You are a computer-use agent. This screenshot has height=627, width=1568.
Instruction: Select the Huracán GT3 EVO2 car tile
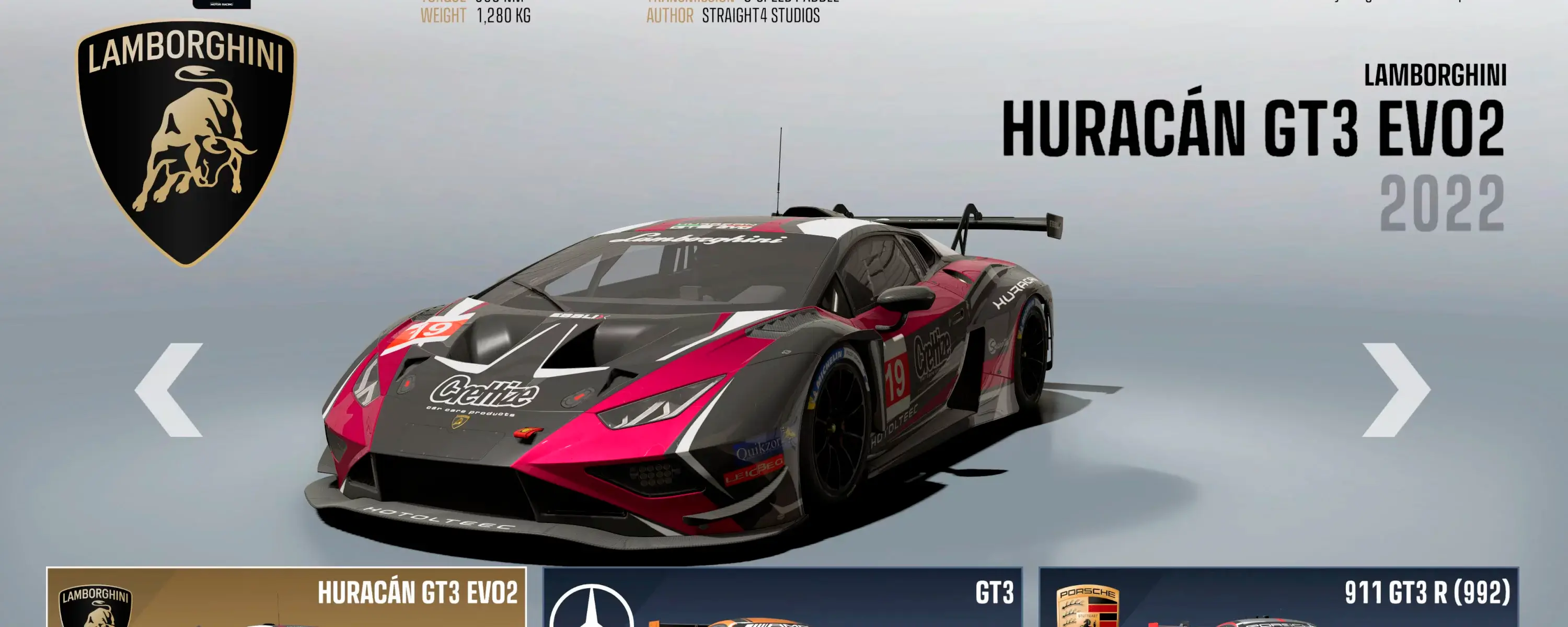coord(286,598)
